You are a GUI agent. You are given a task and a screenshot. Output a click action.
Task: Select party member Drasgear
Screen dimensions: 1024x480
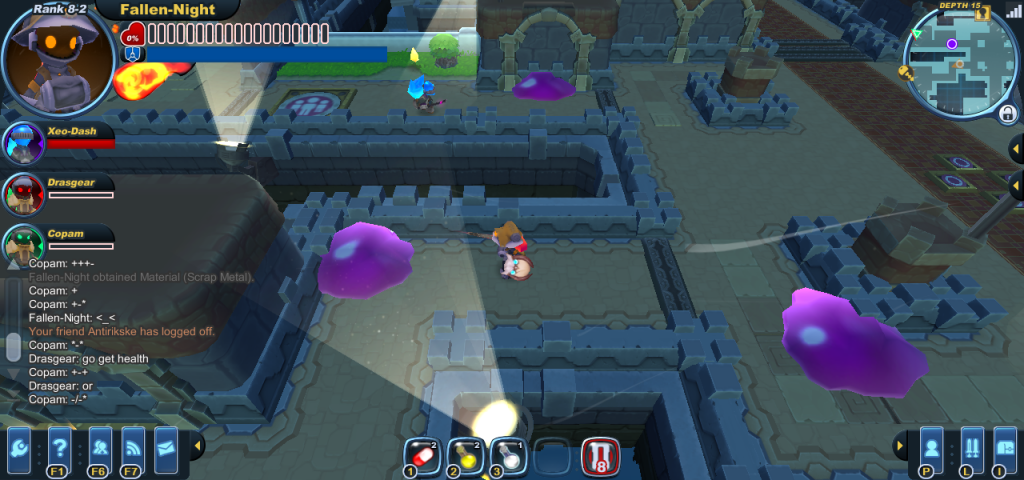pos(22,193)
